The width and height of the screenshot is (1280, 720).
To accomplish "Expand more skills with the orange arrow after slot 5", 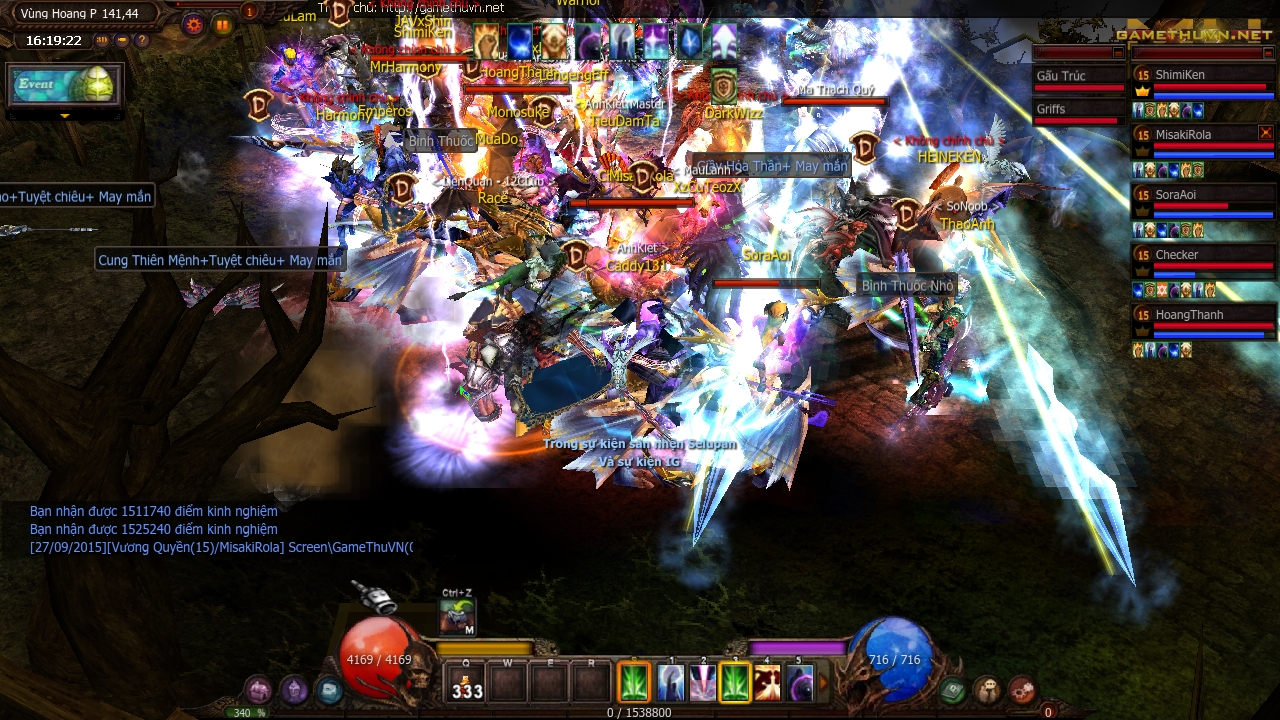I will point(823,683).
